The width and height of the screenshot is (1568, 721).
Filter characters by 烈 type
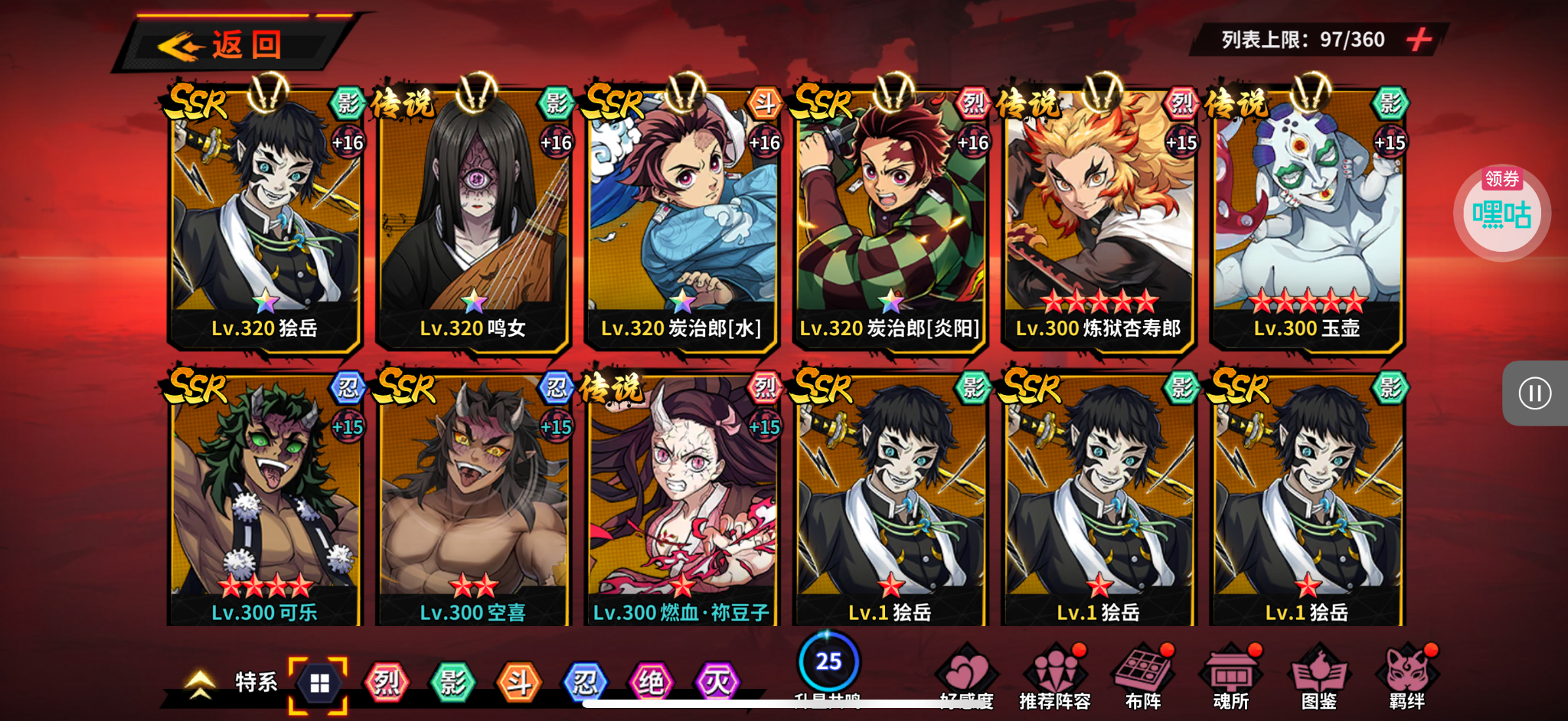[x=386, y=682]
